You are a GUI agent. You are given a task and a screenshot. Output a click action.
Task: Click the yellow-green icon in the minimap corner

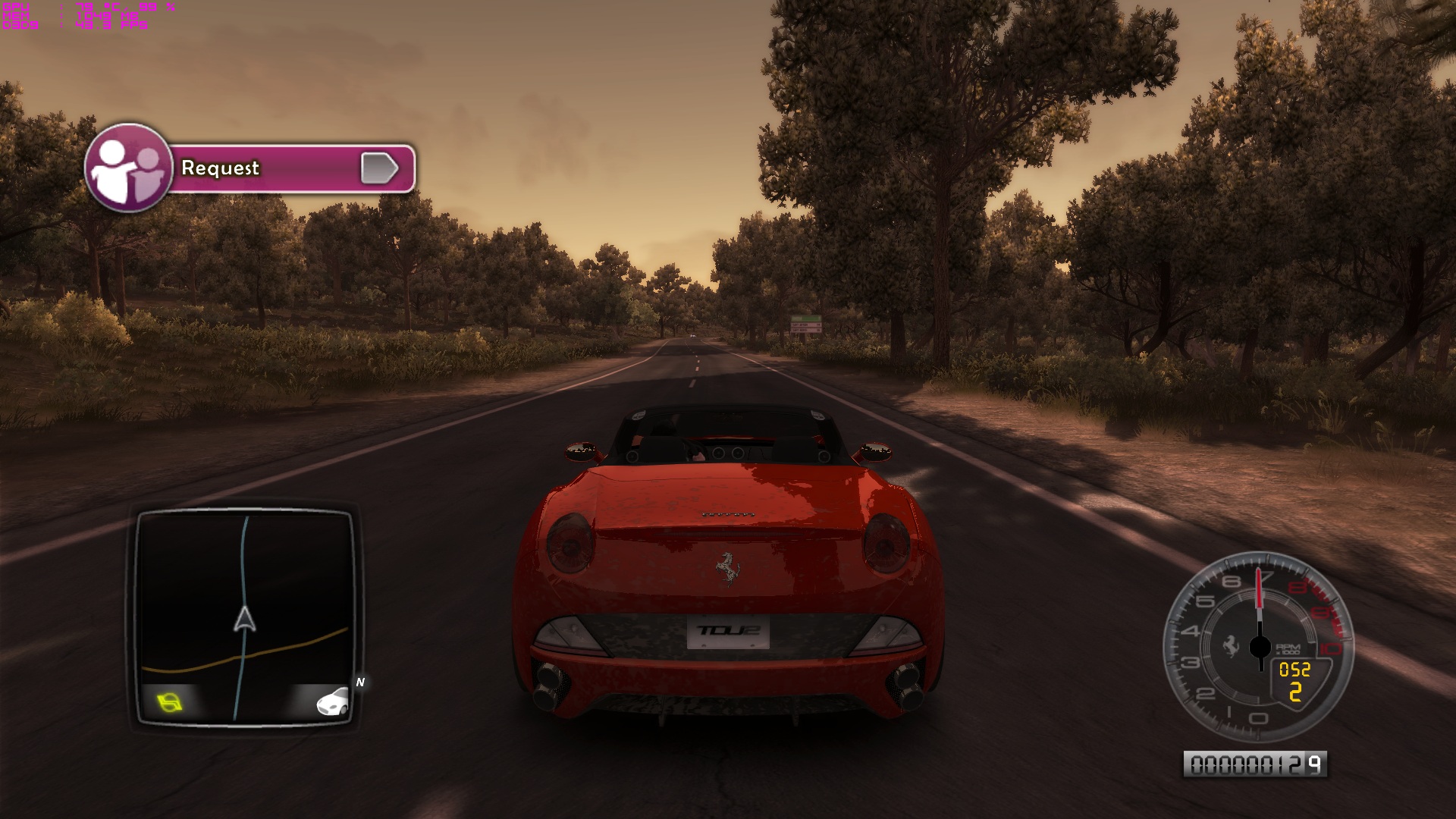point(170,702)
